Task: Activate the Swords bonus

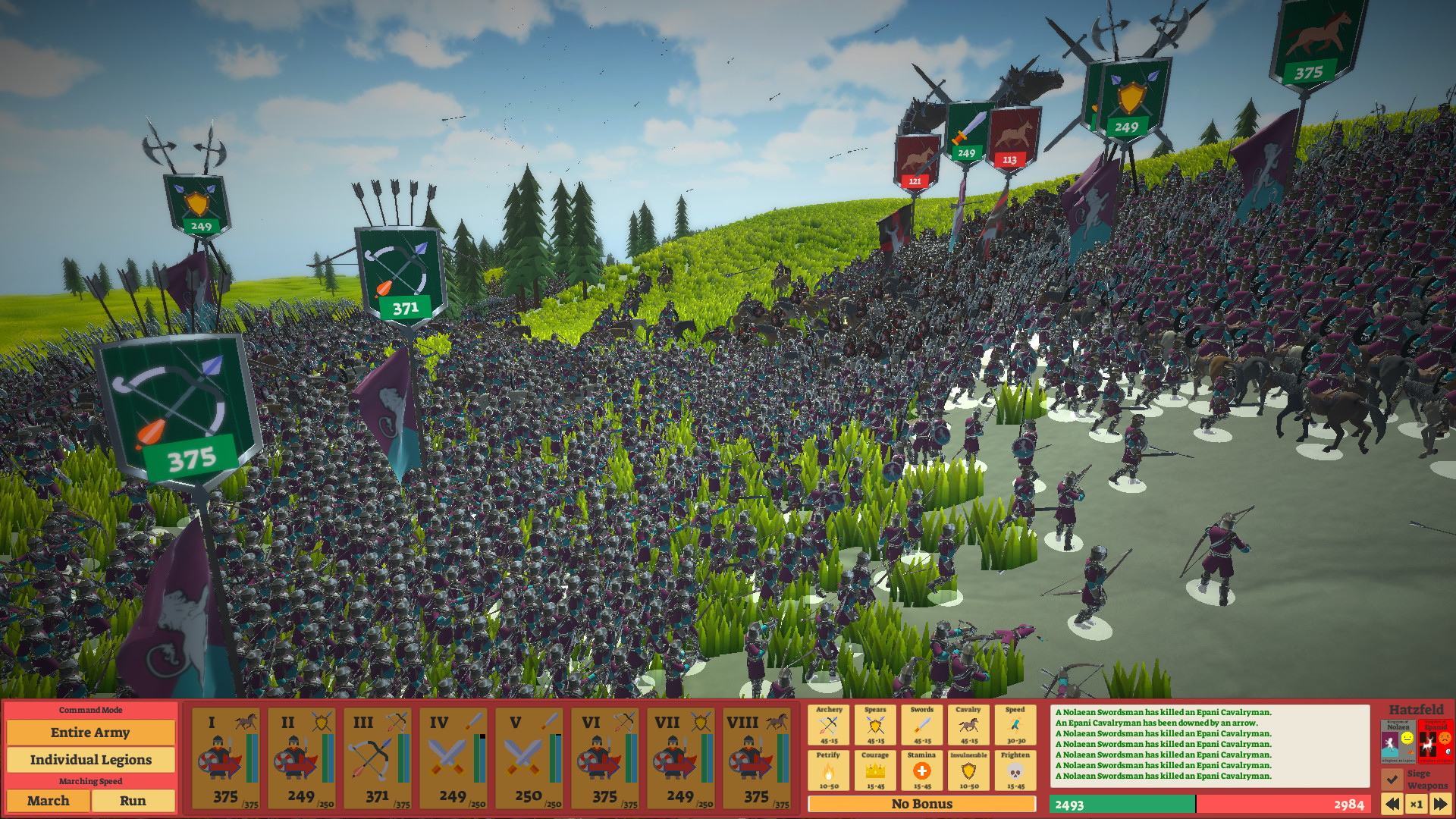Action: (x=923, y=724)
